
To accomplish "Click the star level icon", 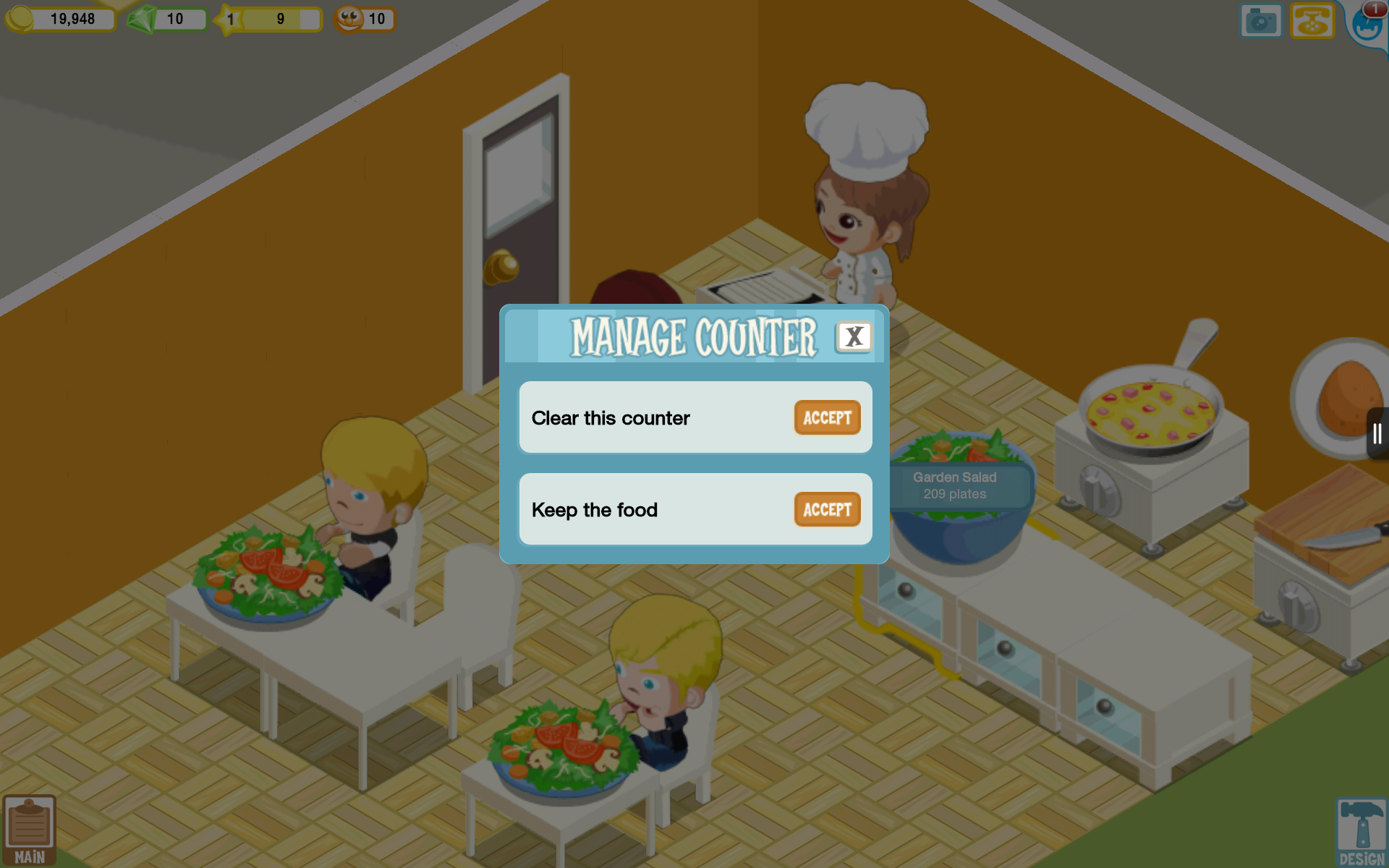I will 230,19.
